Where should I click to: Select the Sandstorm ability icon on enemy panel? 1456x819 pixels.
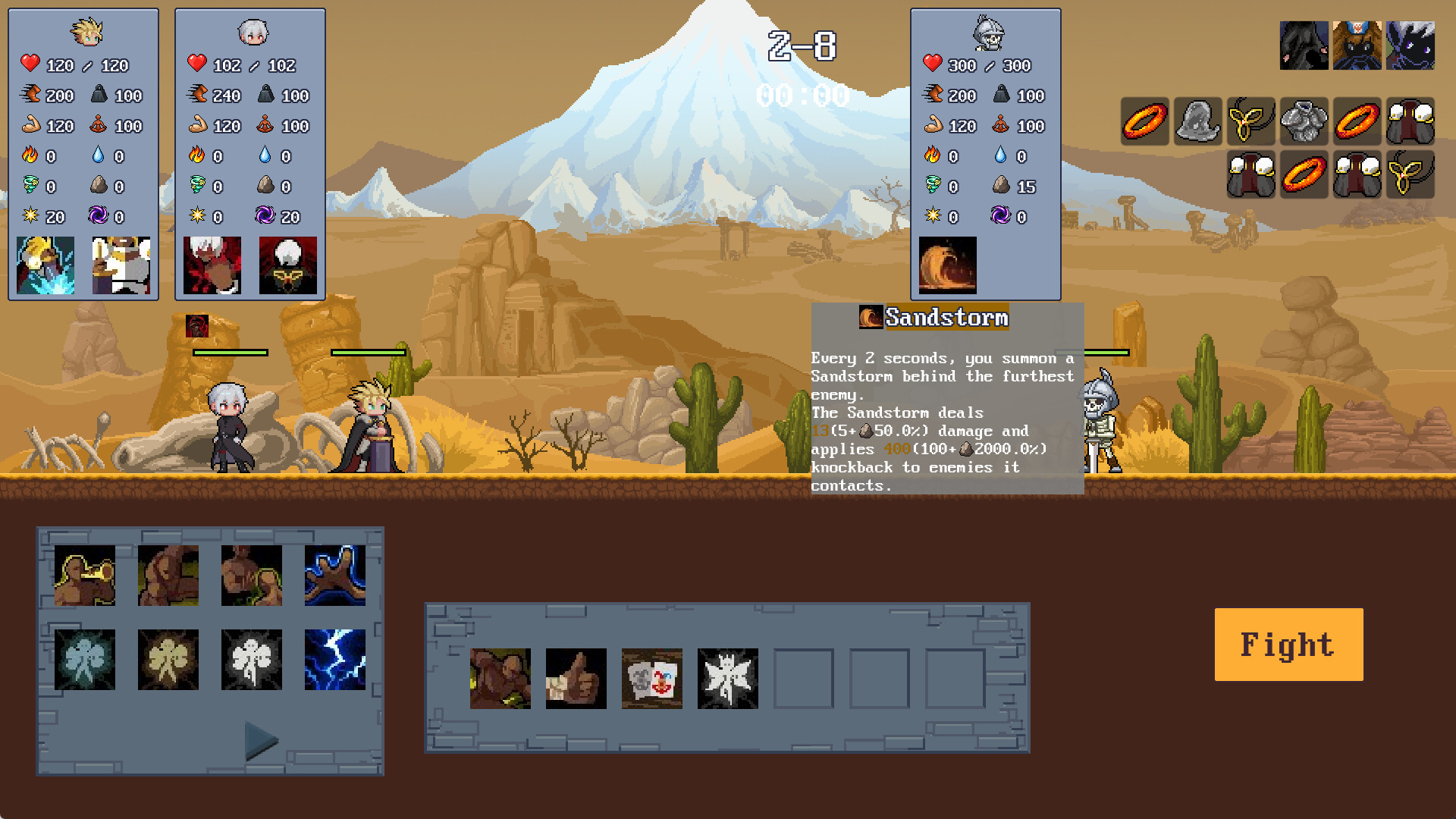[946, 265]
